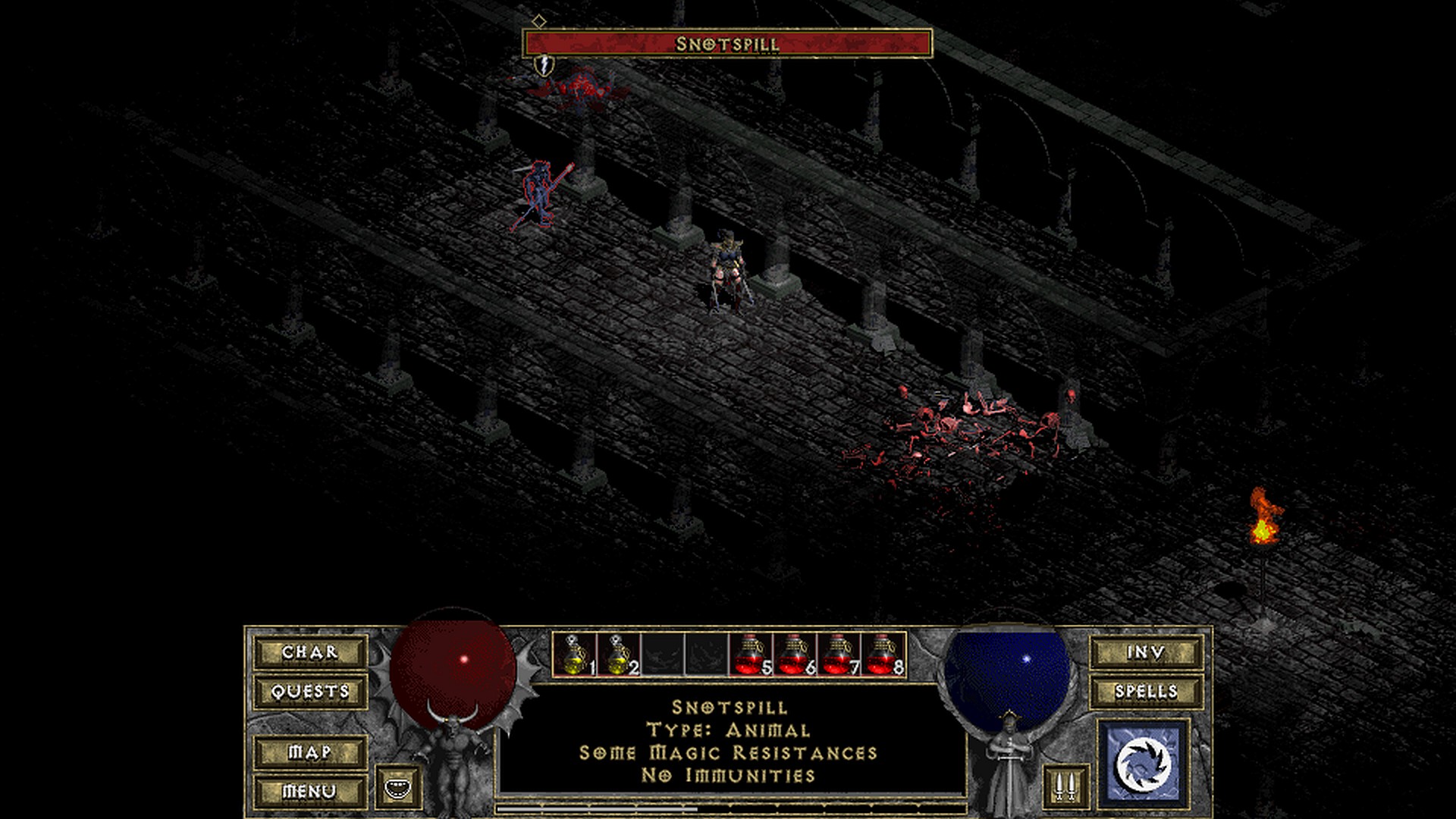This screenshot has width=1456, height=819.
Task: Drink the red healing potion in slot 5
Action: click(751, 654)
